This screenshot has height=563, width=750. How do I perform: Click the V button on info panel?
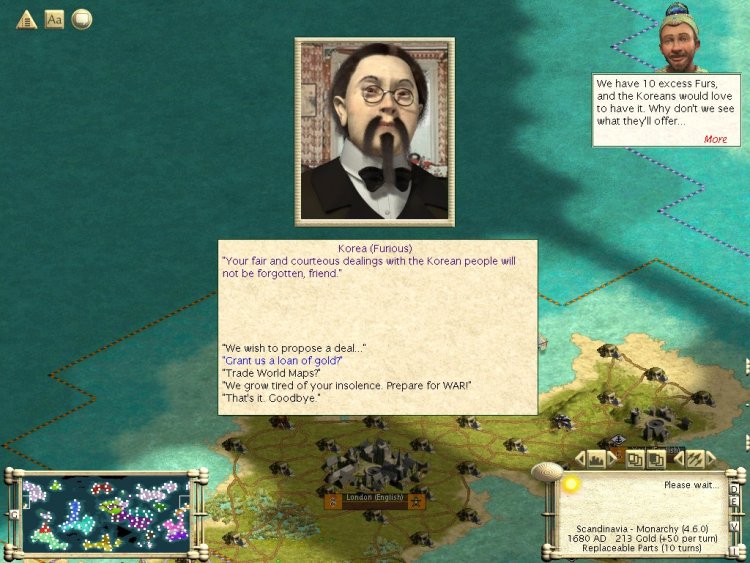point(734,524)
